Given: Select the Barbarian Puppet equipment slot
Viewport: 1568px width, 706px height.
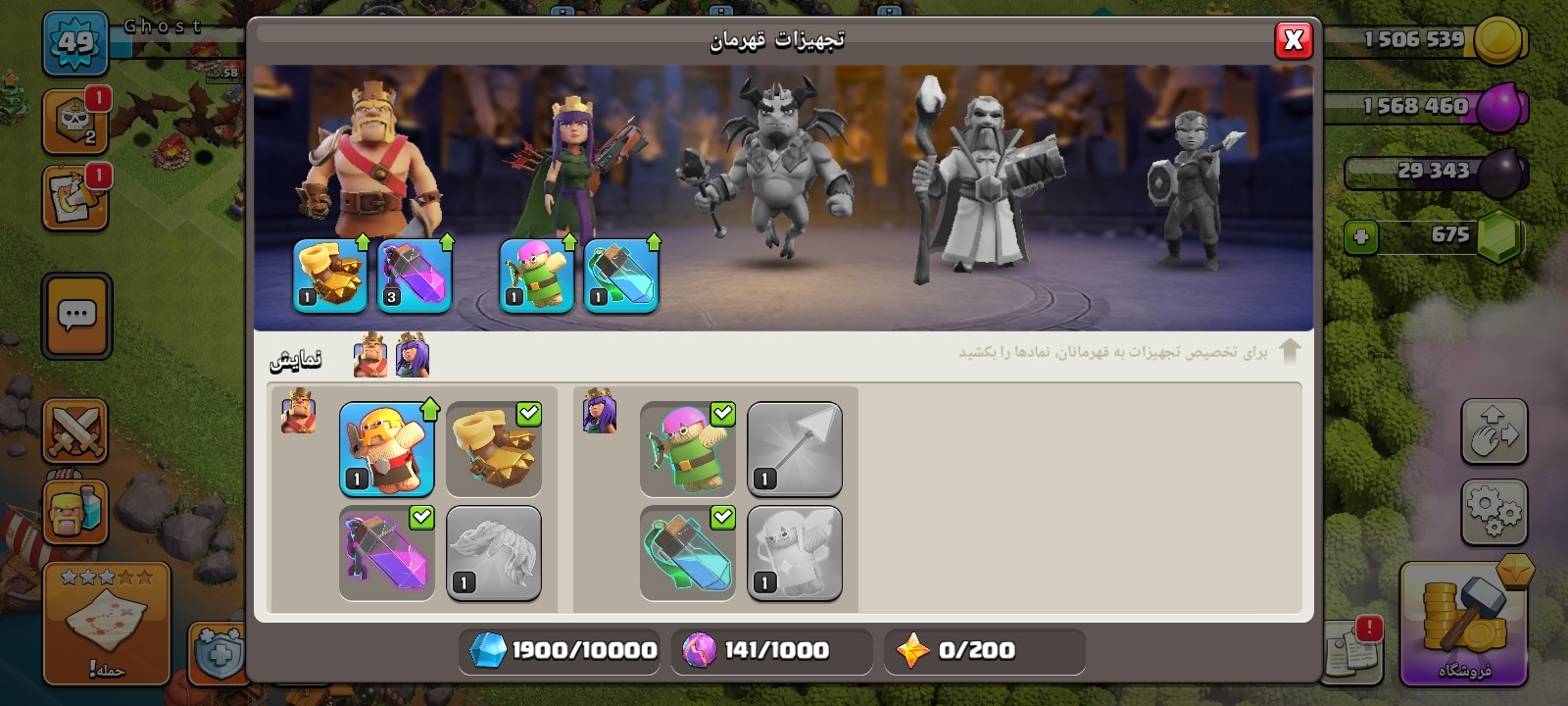Looking at the screenshot, I should click(387, 448).
